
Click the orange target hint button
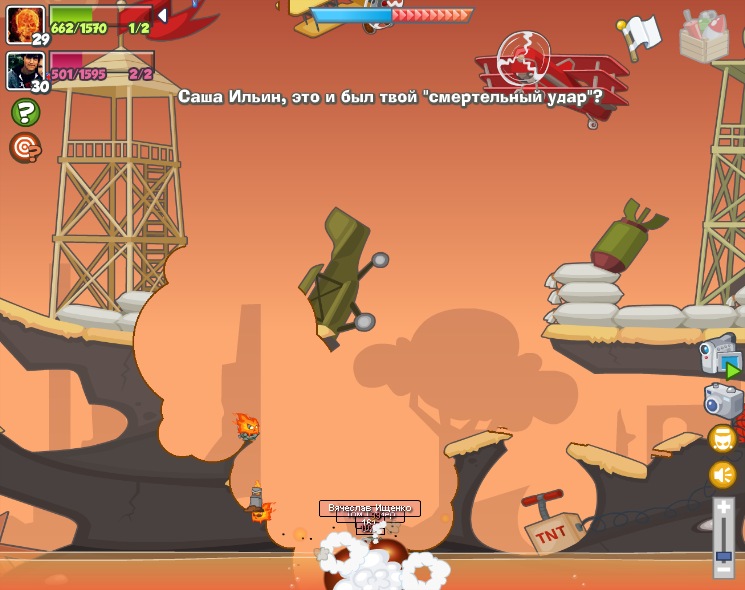tap(25, 148)
